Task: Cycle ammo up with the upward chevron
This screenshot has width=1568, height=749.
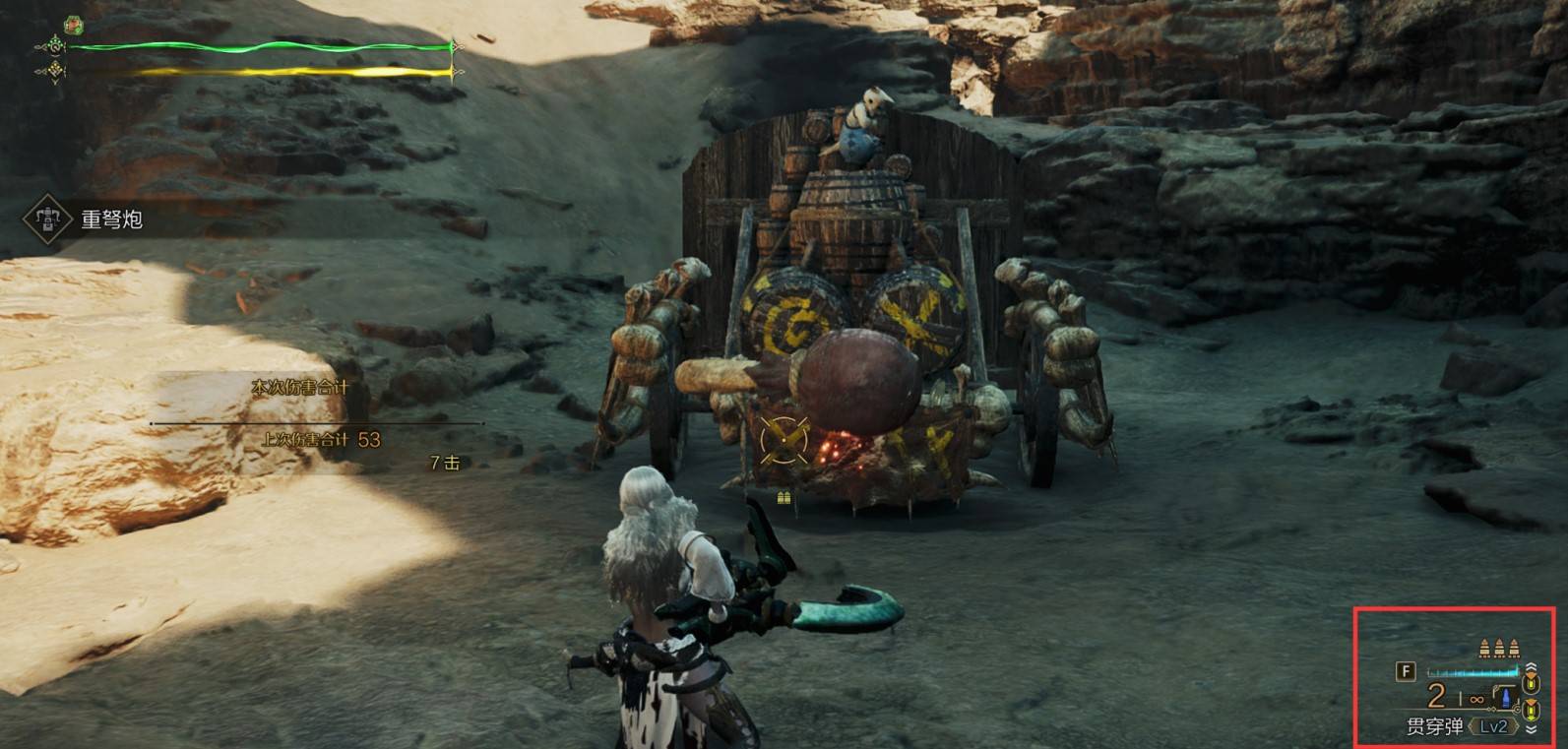Action: point(1531,668)
